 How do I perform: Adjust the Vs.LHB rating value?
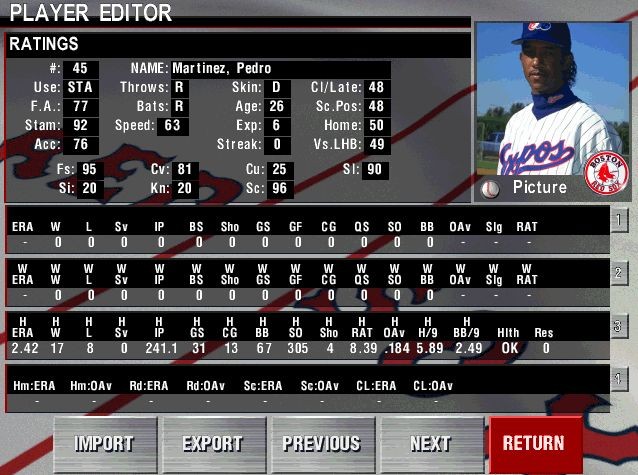coord(375,145)
